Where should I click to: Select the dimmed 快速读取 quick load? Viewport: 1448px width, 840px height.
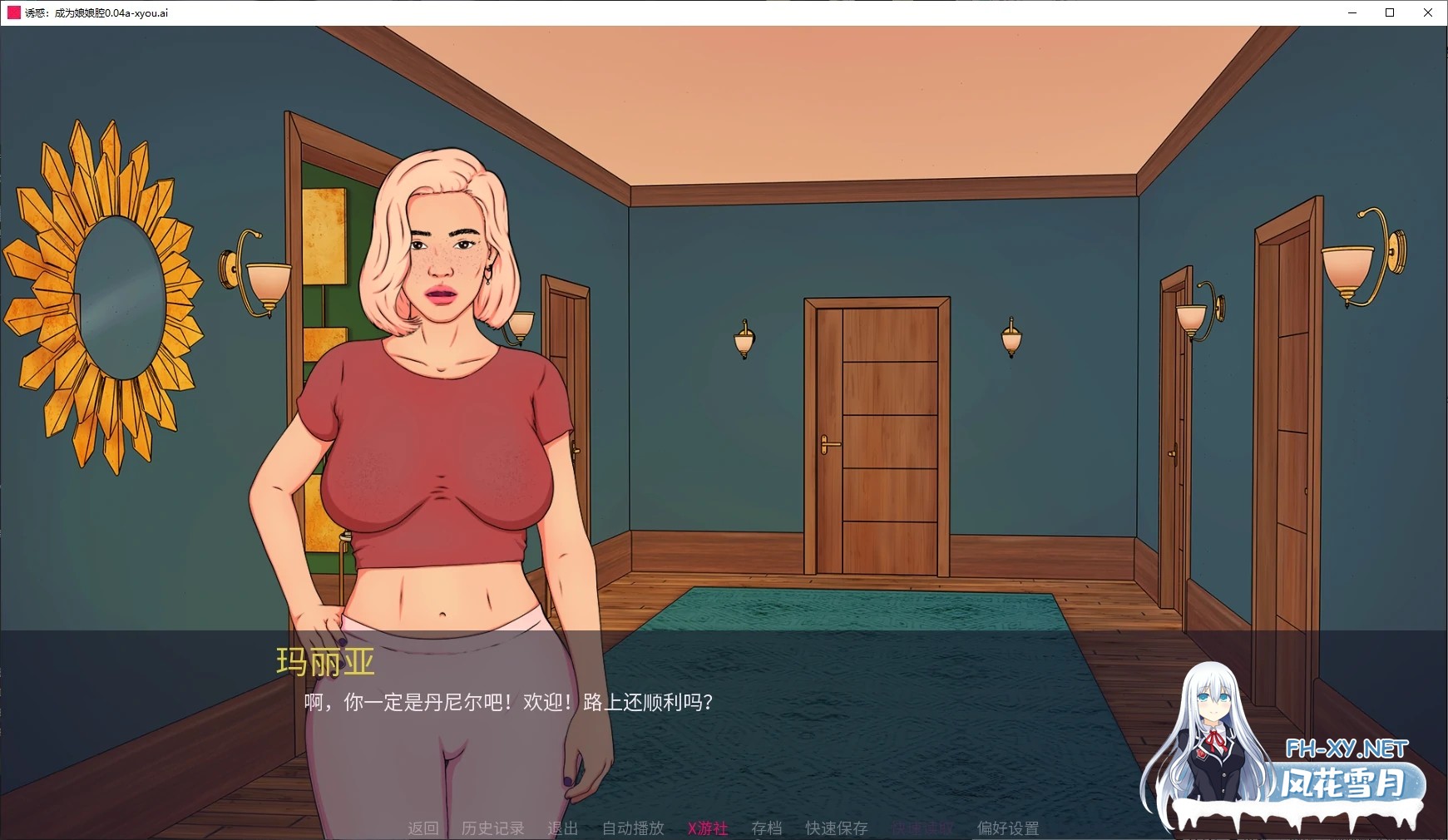point(922,828)
